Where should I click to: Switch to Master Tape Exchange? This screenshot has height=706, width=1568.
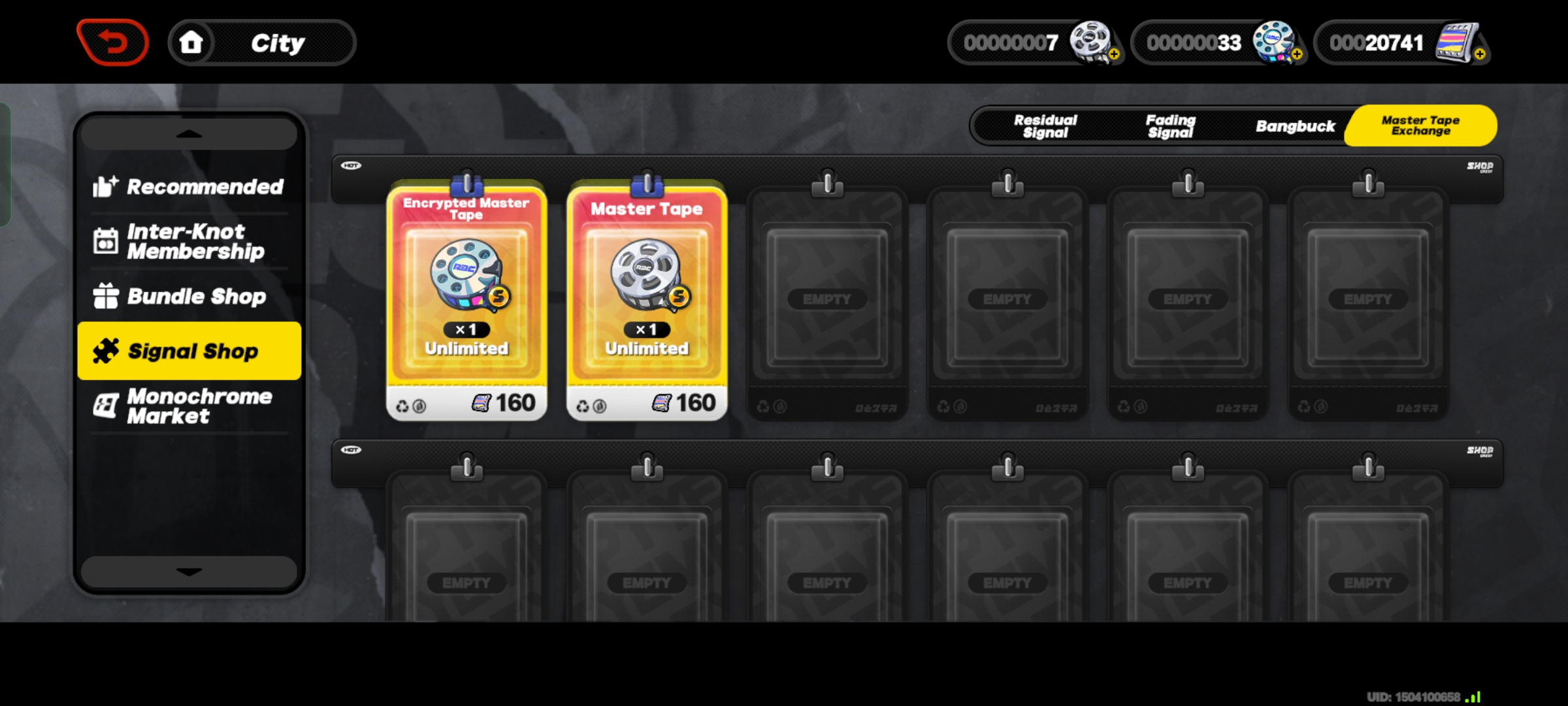1420,126
